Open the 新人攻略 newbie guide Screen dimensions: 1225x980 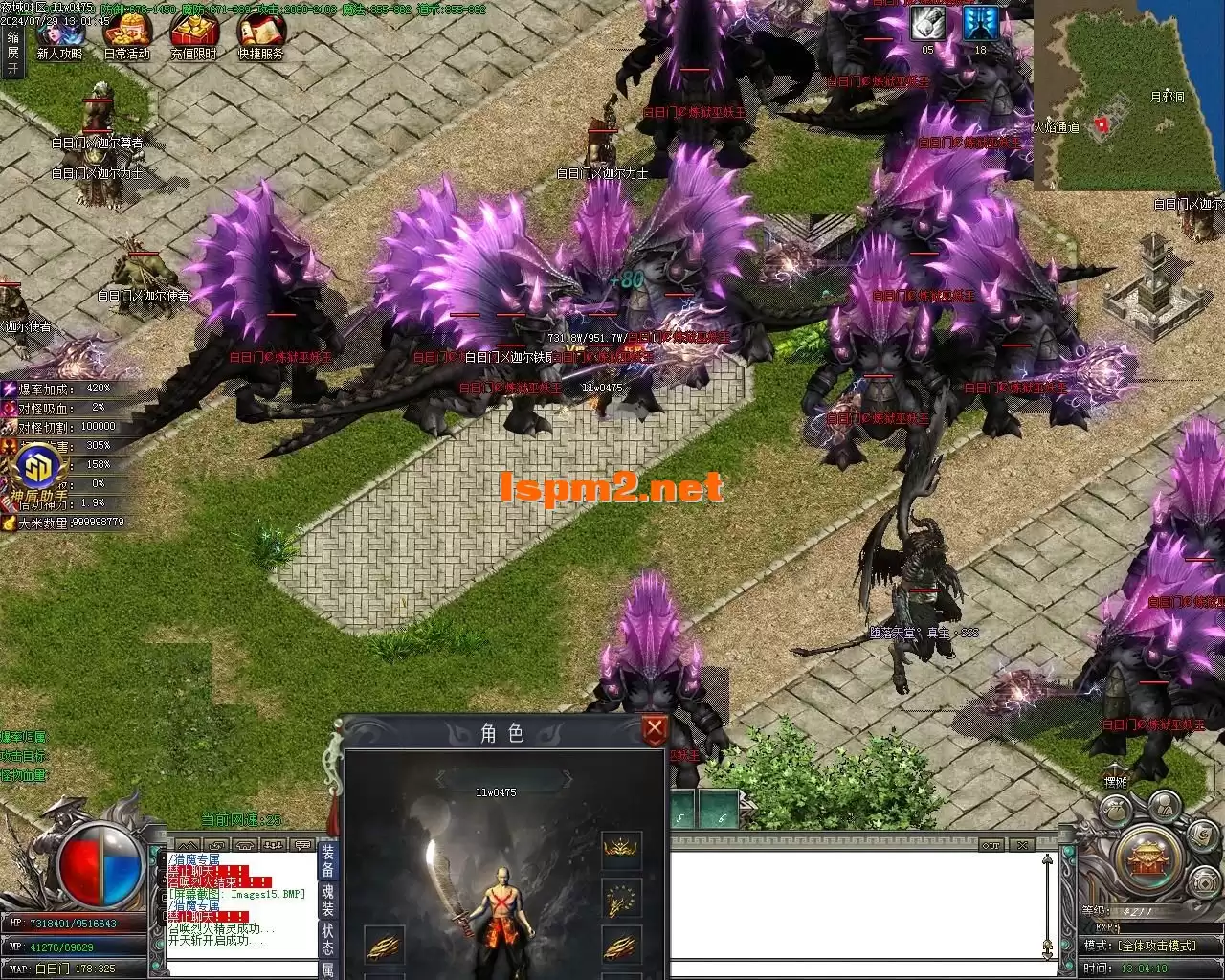click(59, 35)
